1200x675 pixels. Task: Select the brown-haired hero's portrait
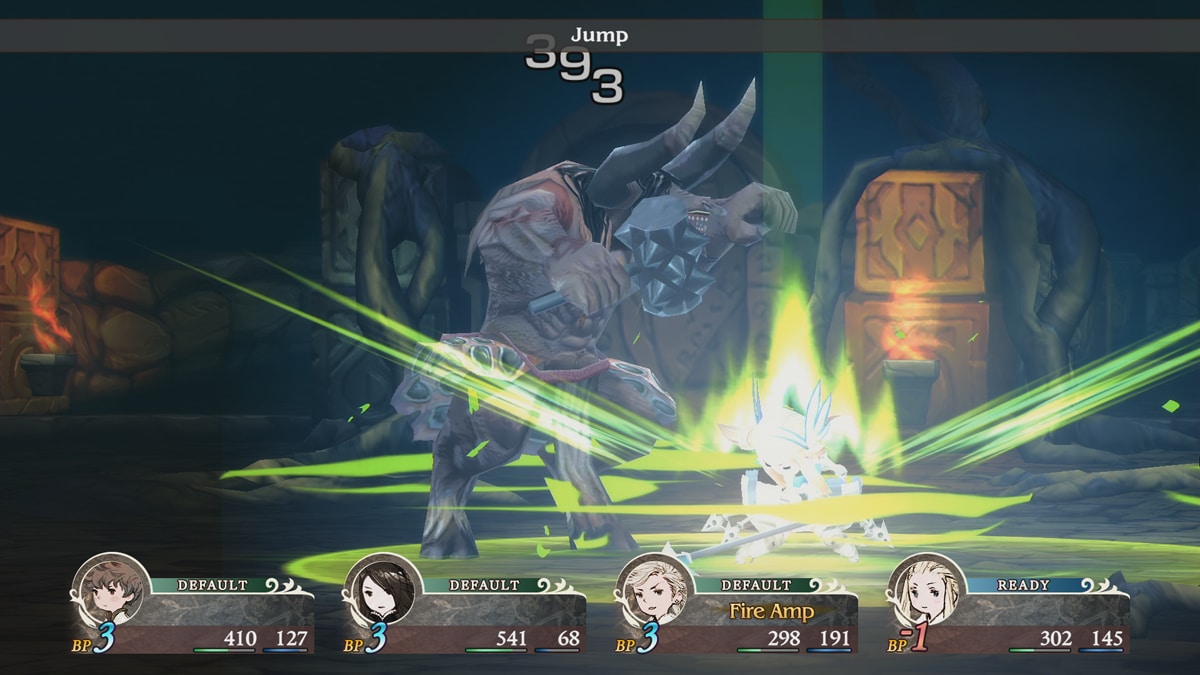click(109, 592)
